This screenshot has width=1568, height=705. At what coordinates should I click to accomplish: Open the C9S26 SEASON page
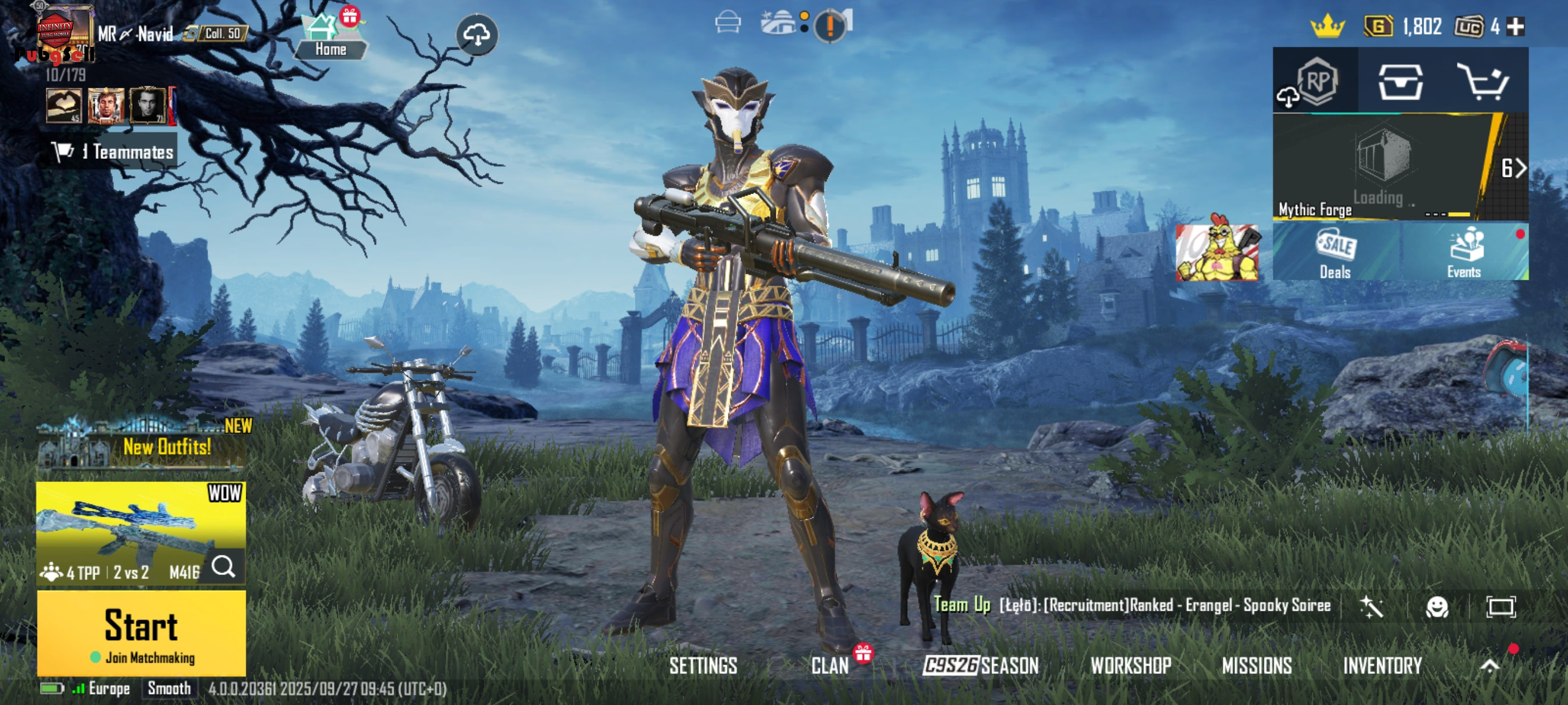[x=981, y=666]
